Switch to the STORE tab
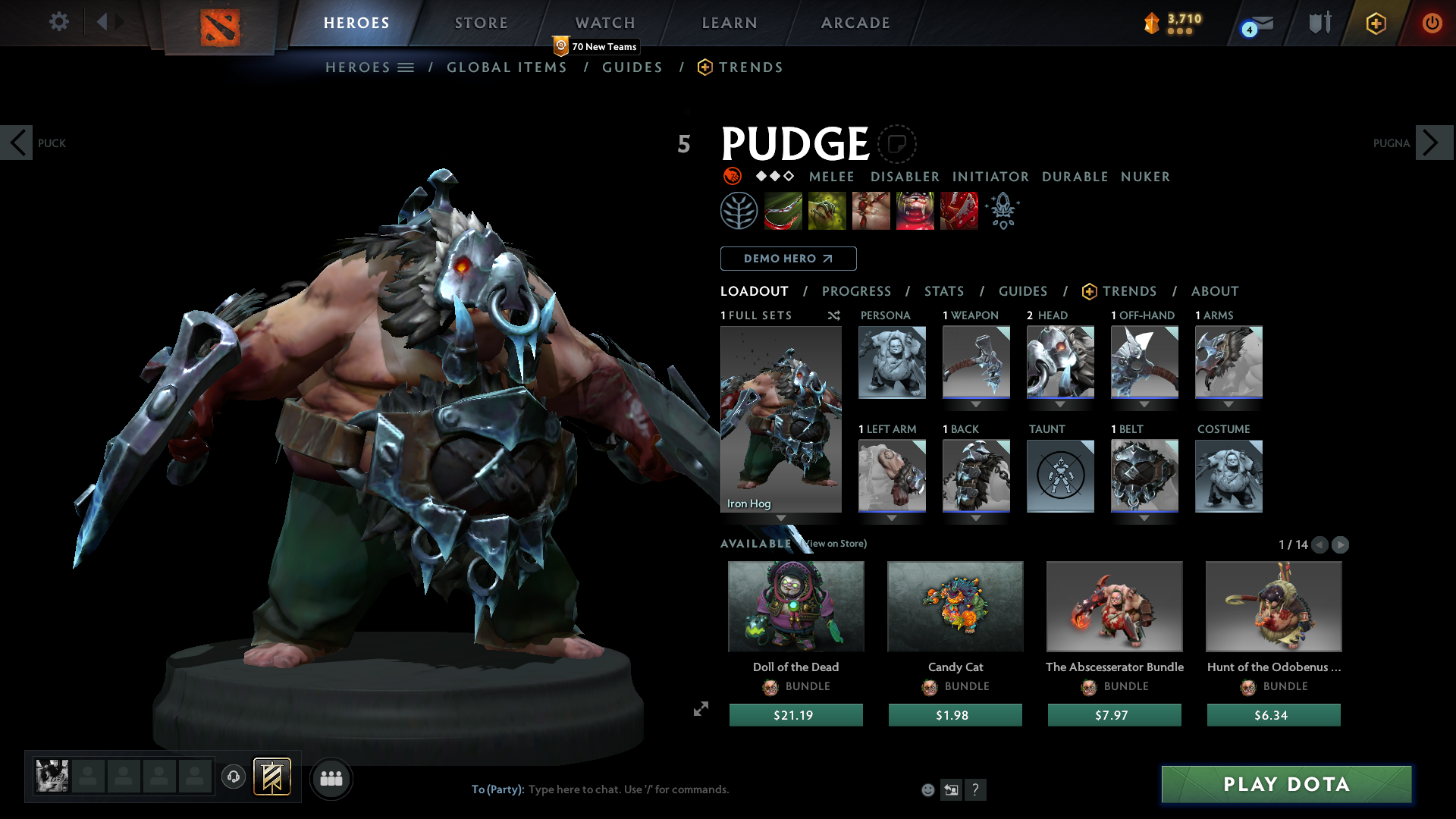The width and height of the screenshot is (1456, 819). tap(481, 23)
